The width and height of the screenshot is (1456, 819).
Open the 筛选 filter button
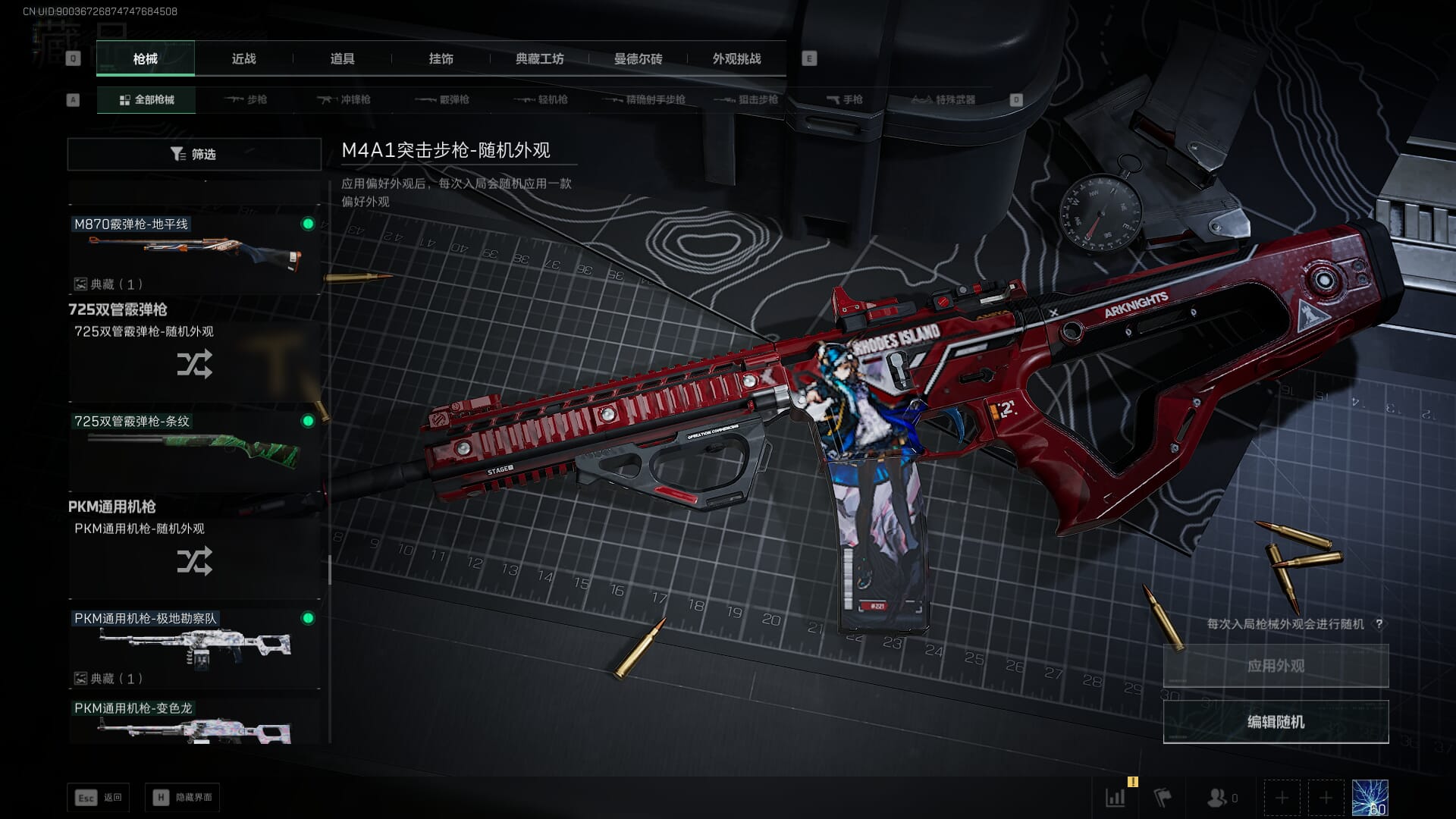tap(194, 154)
